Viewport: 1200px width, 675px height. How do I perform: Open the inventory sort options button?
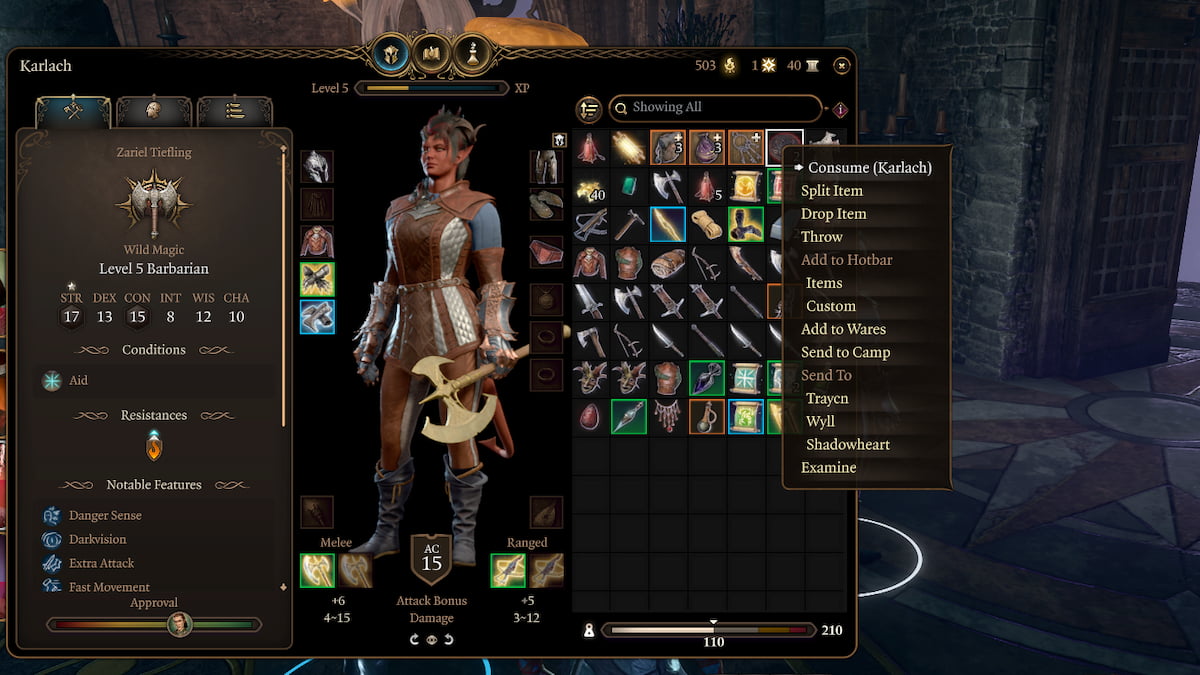click(589, 109)
